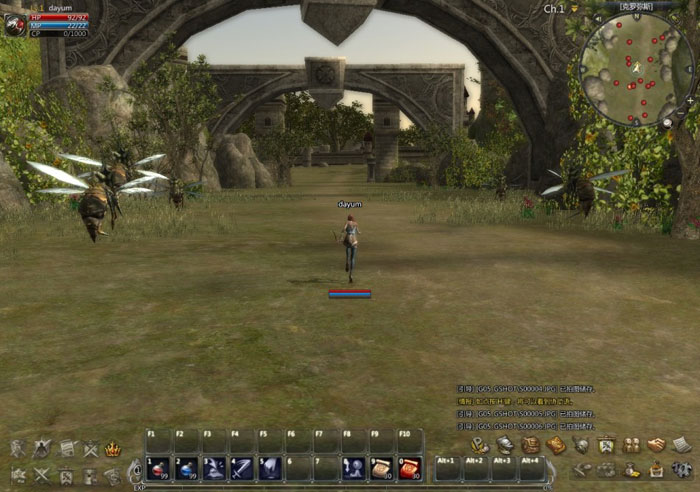Click the magnifier button below the minimap
The image size is (700, 492).
tap(669, 121)
